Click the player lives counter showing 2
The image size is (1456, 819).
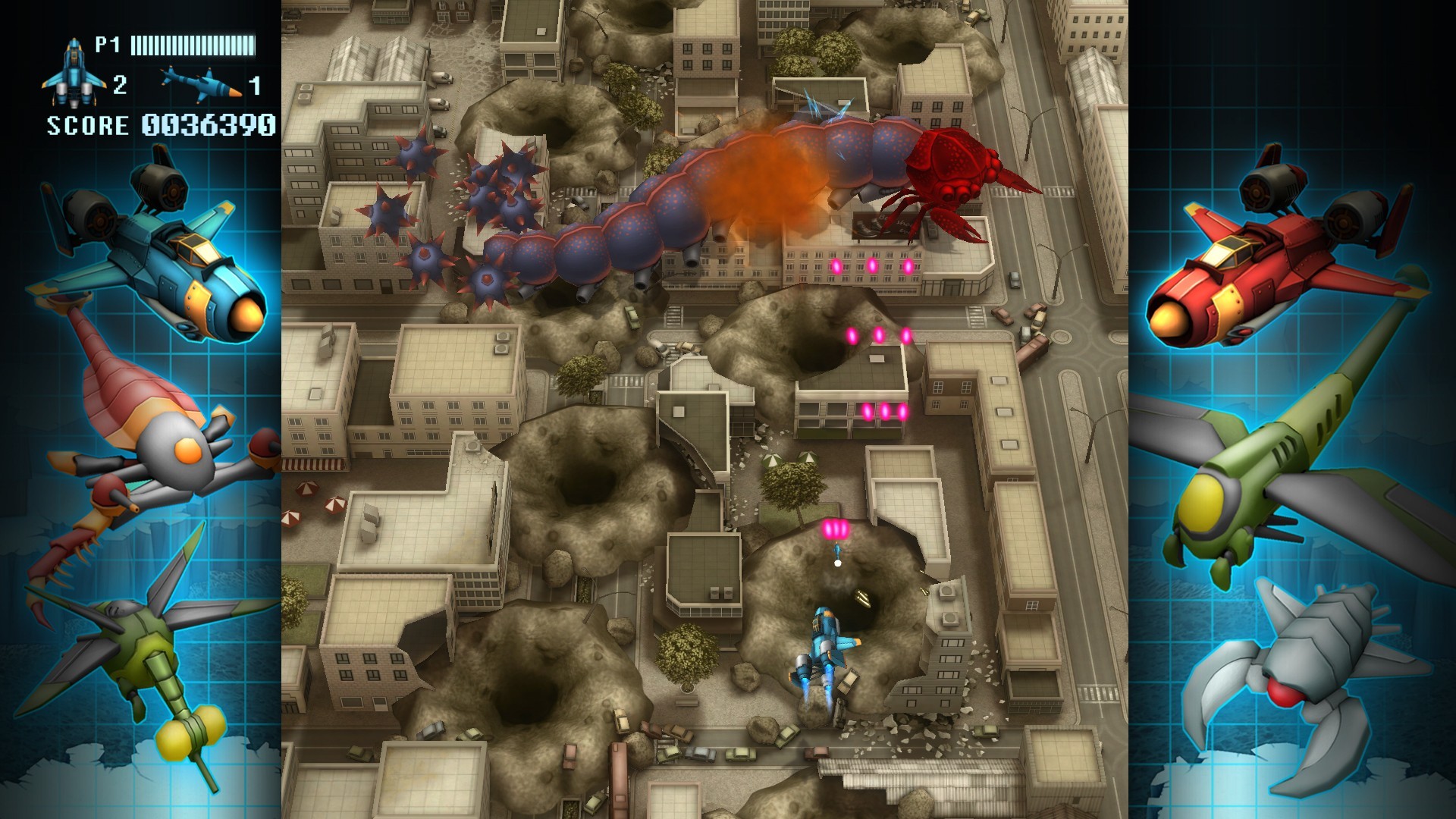[121, 85]
